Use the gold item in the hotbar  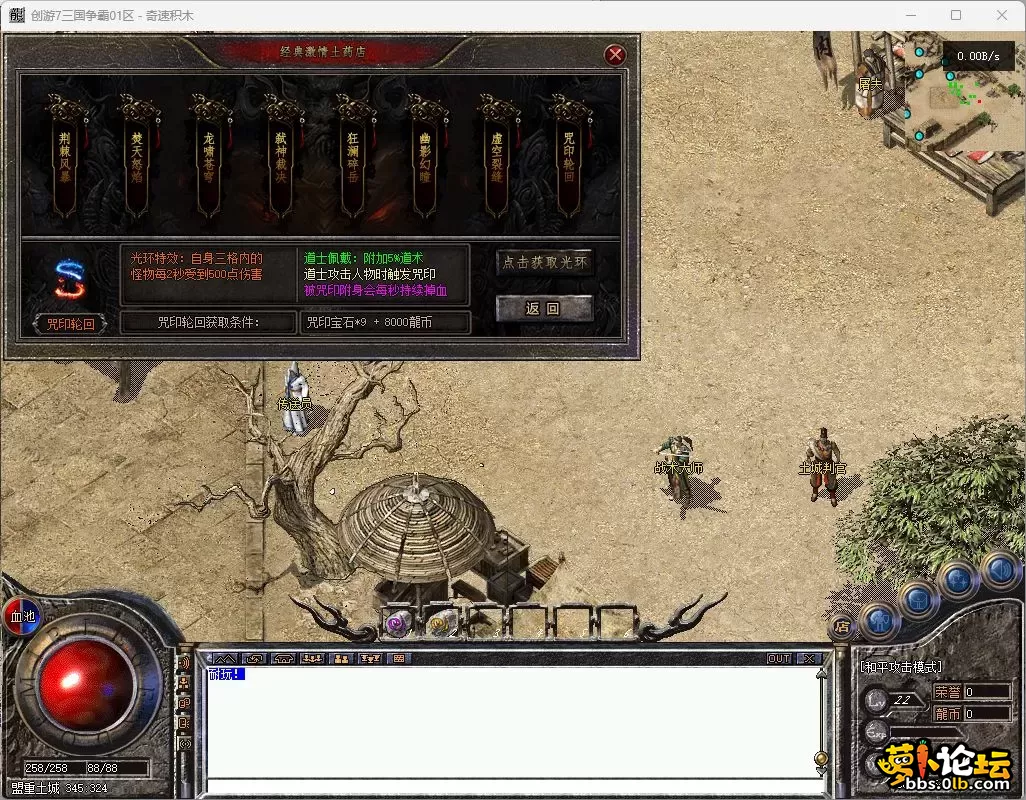(439, 624)
